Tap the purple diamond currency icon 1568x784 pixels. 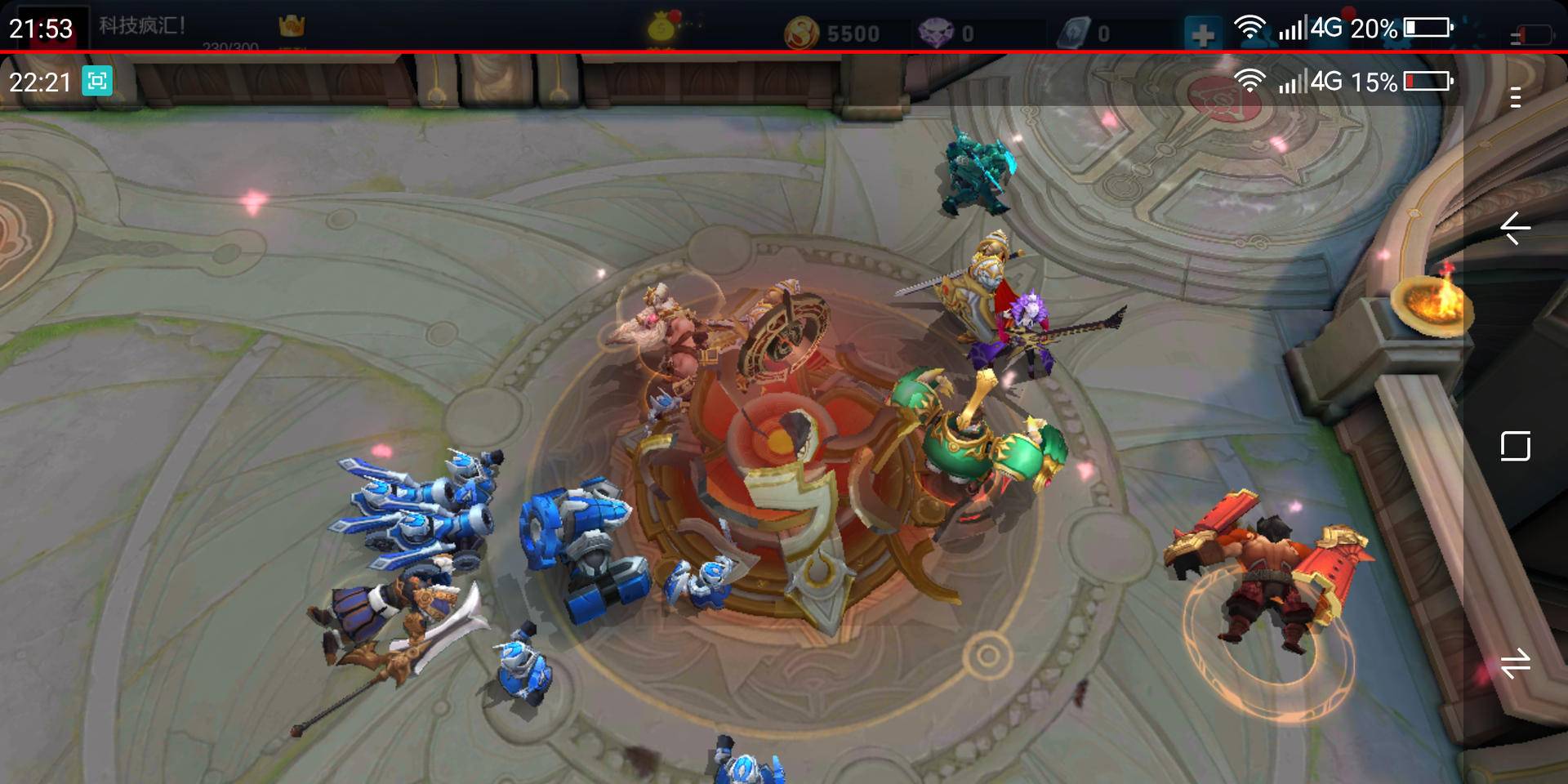[936, 33]
